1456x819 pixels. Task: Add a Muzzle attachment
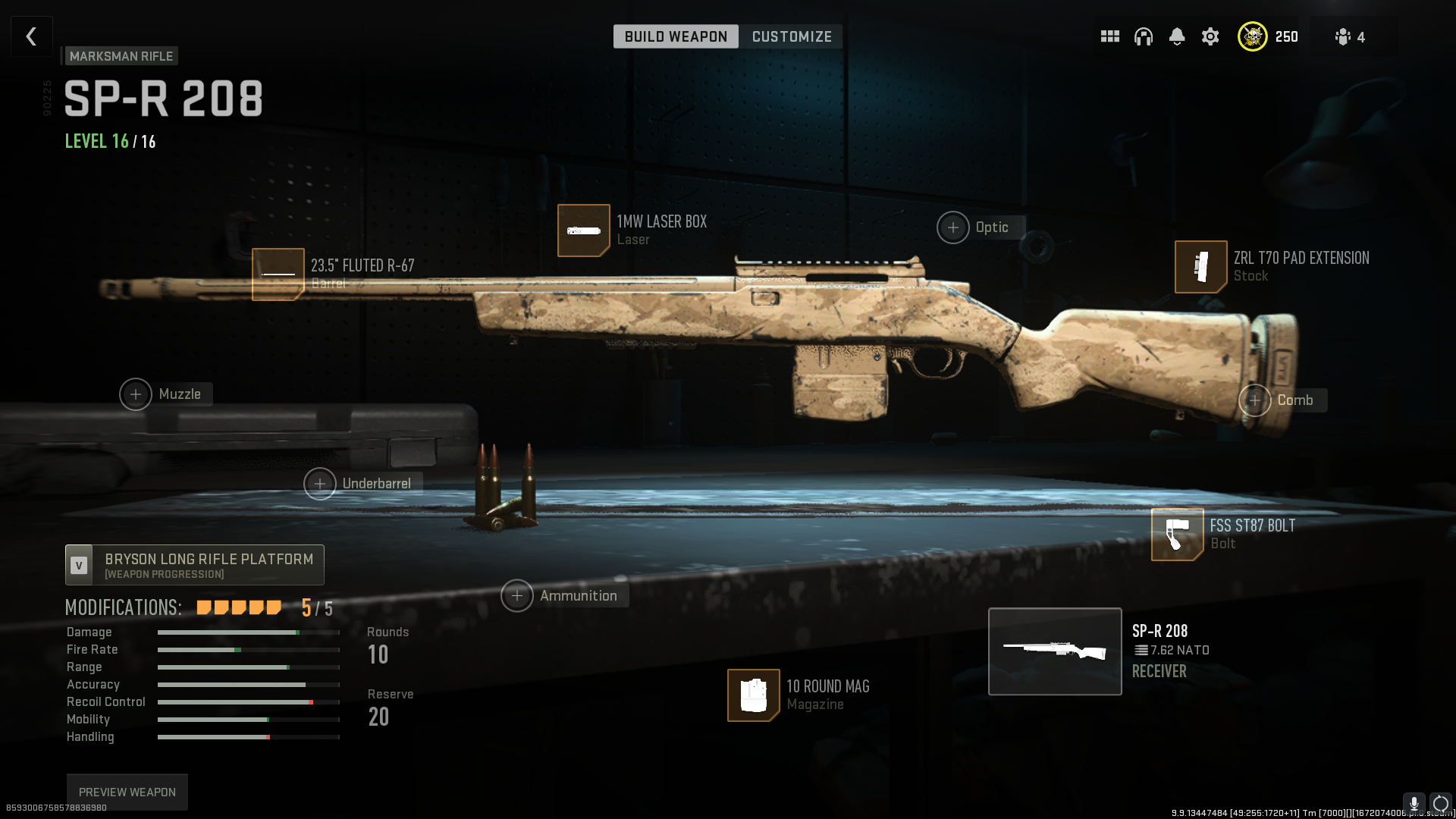pos(136,394)
